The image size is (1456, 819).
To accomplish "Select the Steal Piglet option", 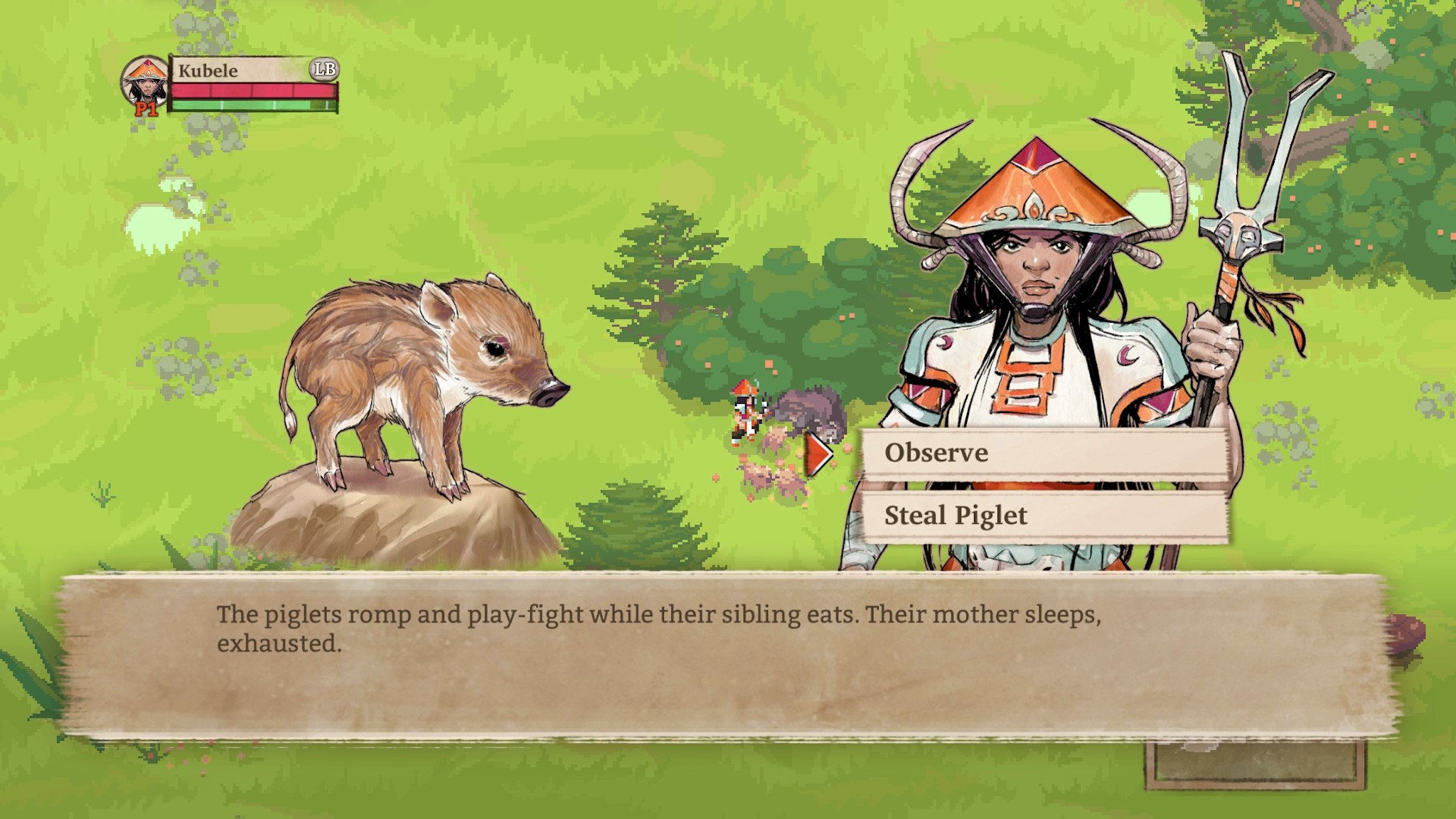I will pos(1044,515).
